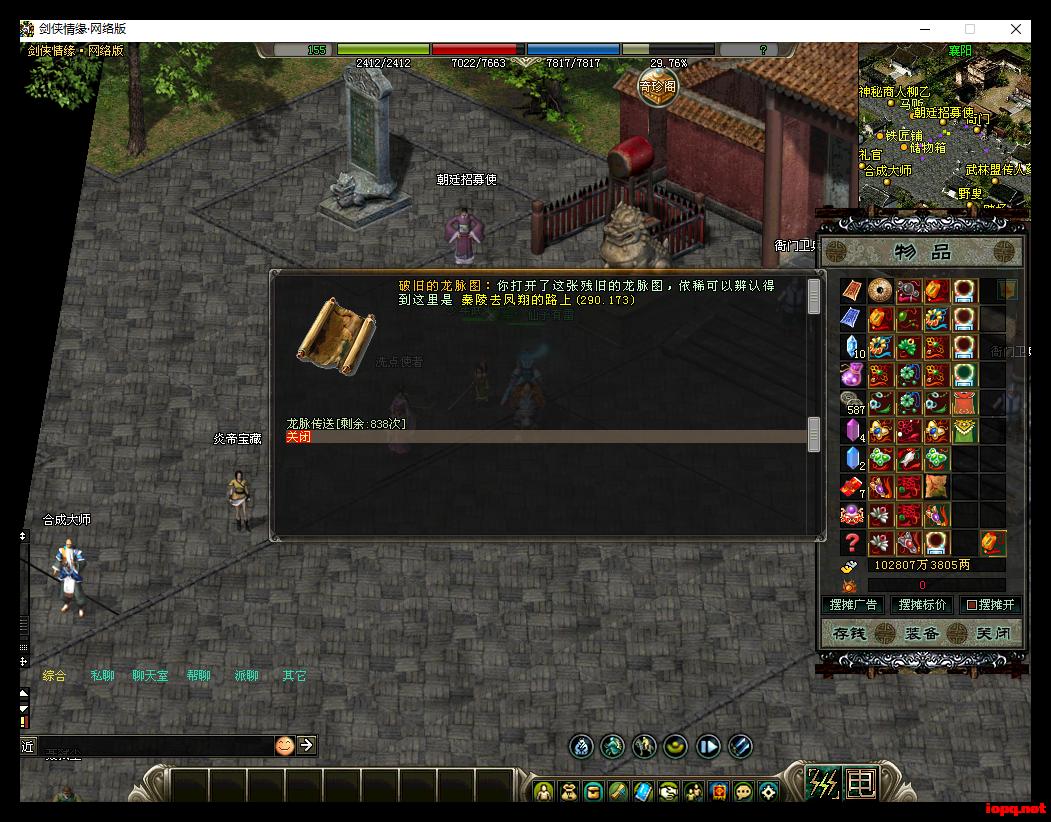Image resolution: width=1051 pixels, height=822 pixels.
Task: Switch to the 私聊 chat tab
Action: [x=103, y=676]
